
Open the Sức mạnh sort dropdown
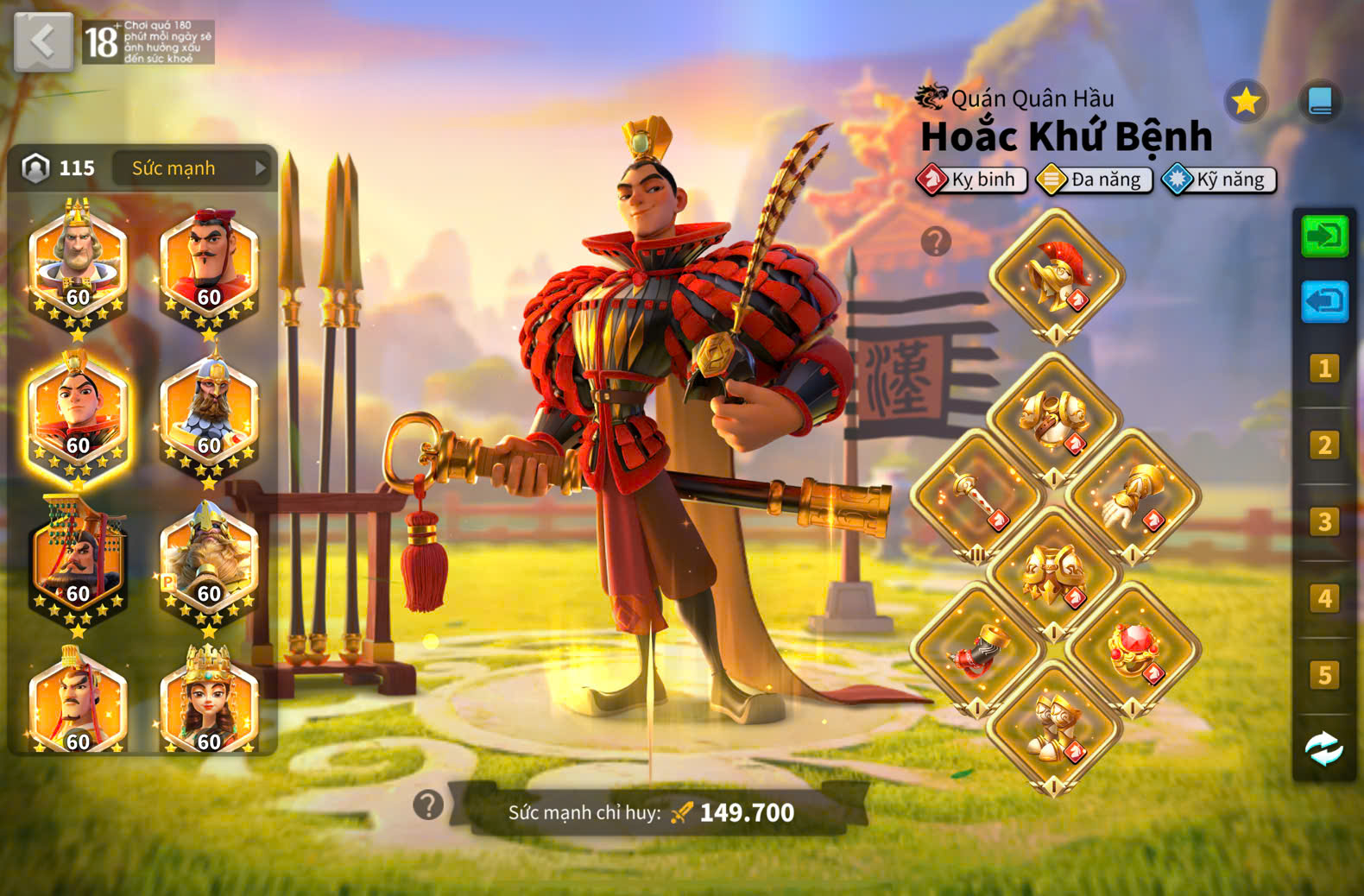tap(193, 168)
